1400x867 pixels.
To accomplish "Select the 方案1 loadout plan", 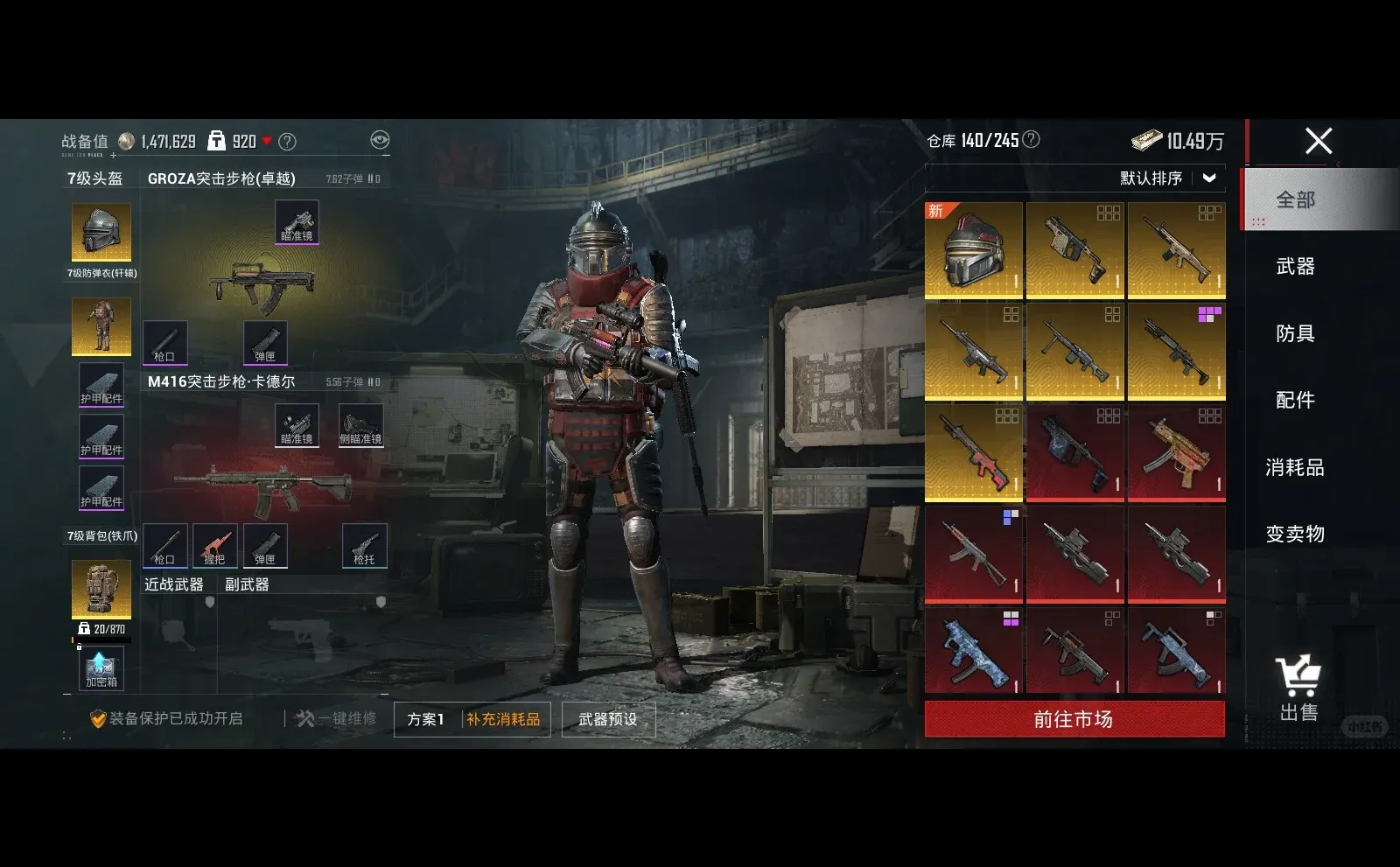I will pos(426,719).
